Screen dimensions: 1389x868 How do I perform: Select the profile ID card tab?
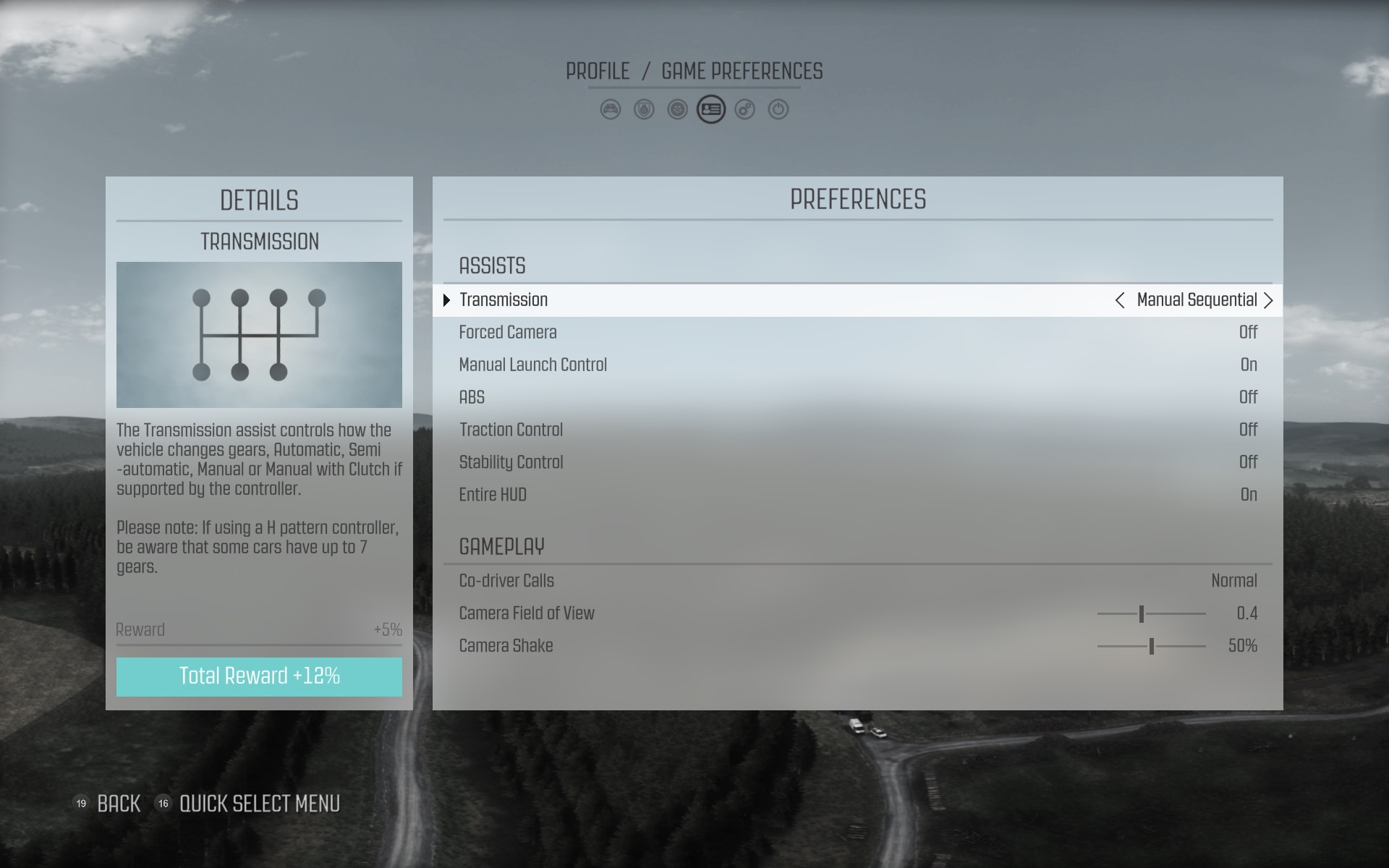pyautogui.click(x=711, y=110)
